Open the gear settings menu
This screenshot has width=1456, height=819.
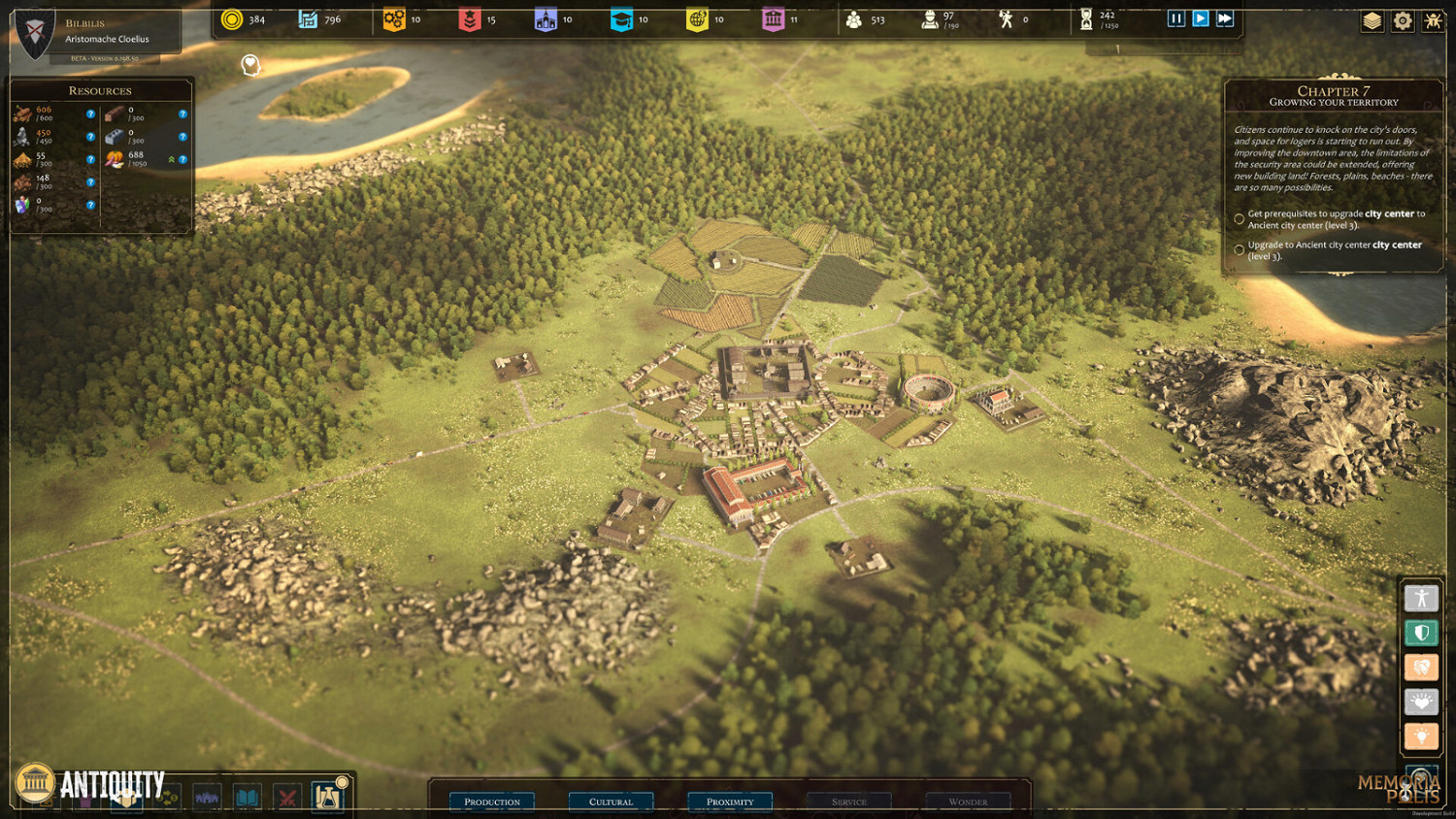(x=1403, y=20)
